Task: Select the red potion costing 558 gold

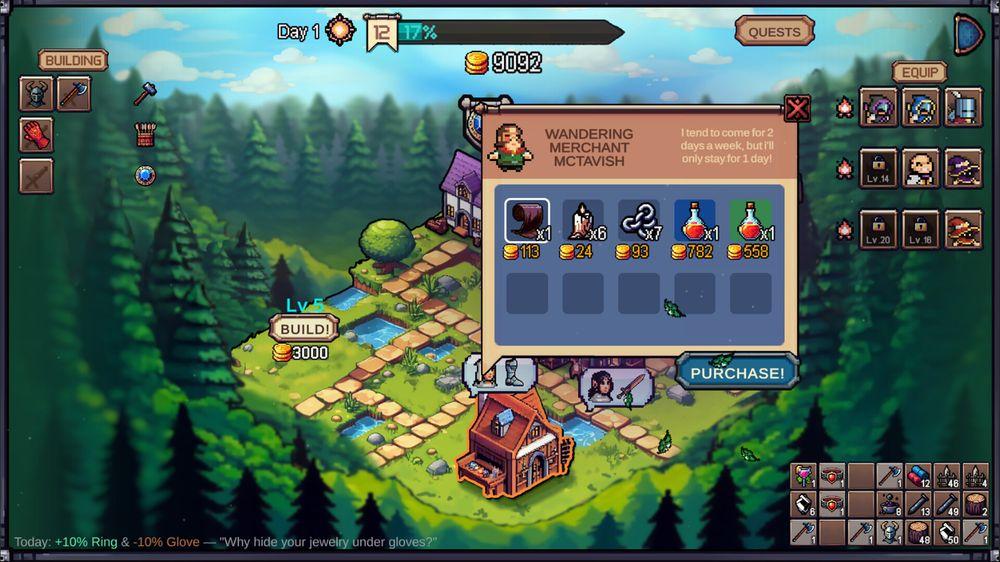Action: coord(750,221)
